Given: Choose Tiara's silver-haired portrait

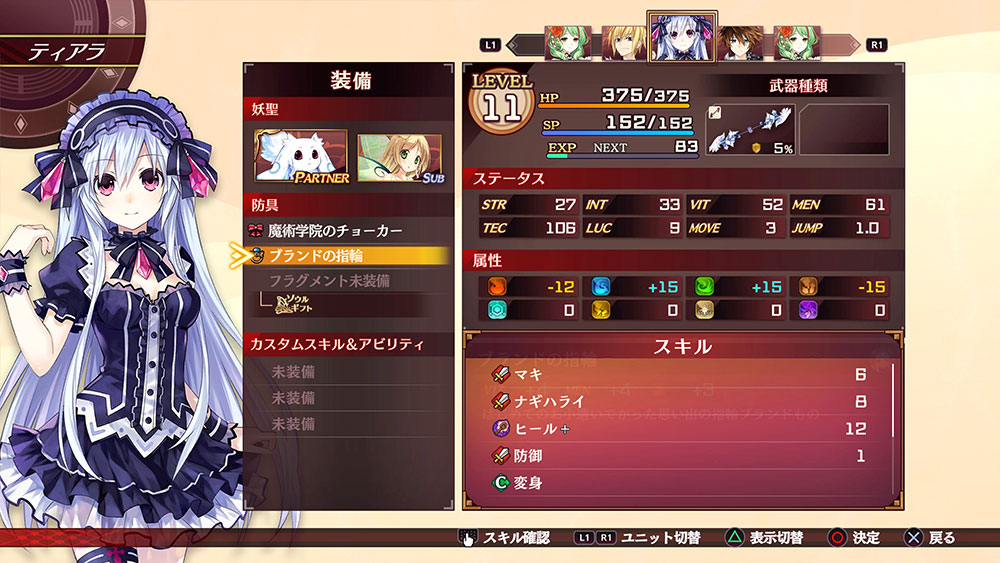Looking at the screenshot, I should 681,40.
